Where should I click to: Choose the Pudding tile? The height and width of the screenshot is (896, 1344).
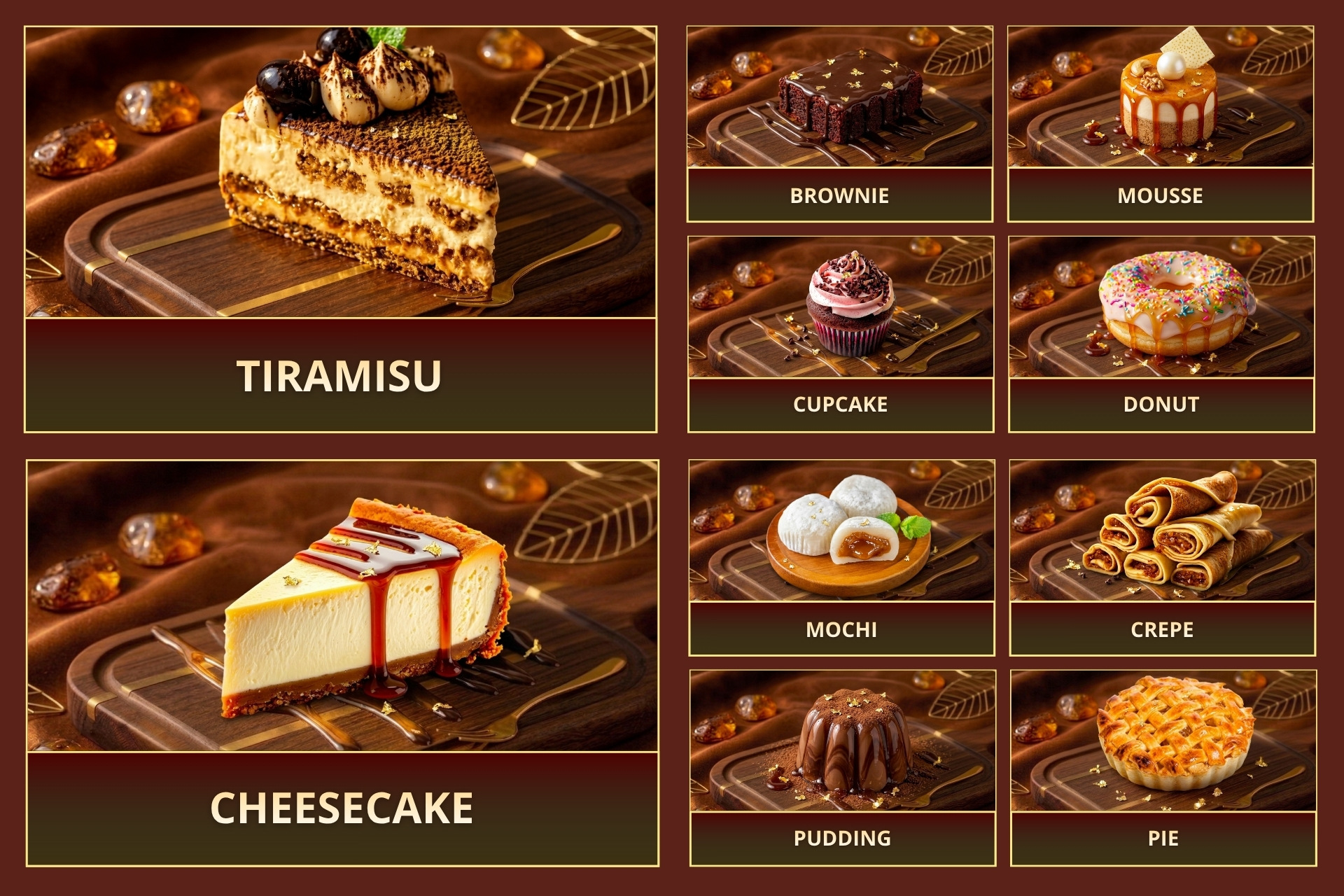pos(842,768)
